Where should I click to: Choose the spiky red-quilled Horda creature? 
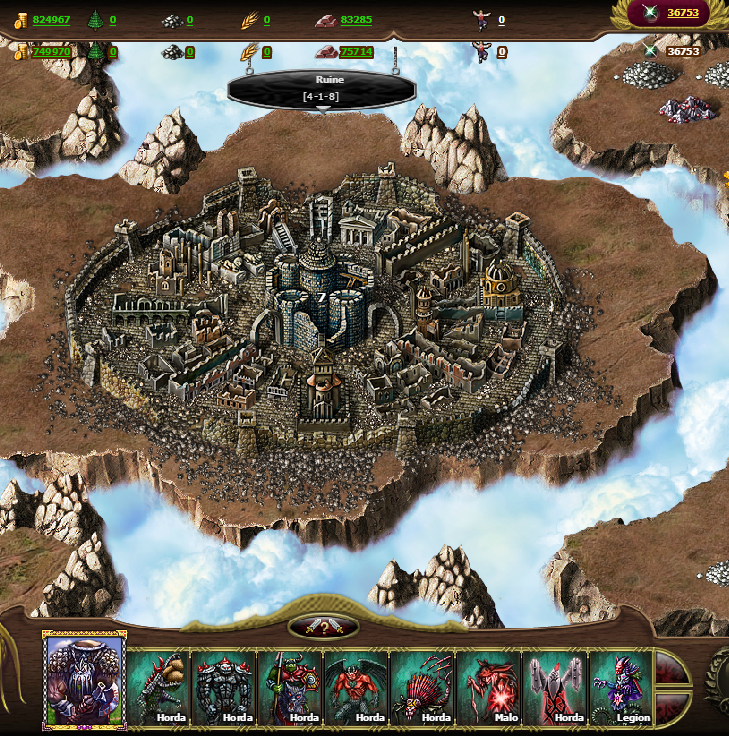coord(423,687)
